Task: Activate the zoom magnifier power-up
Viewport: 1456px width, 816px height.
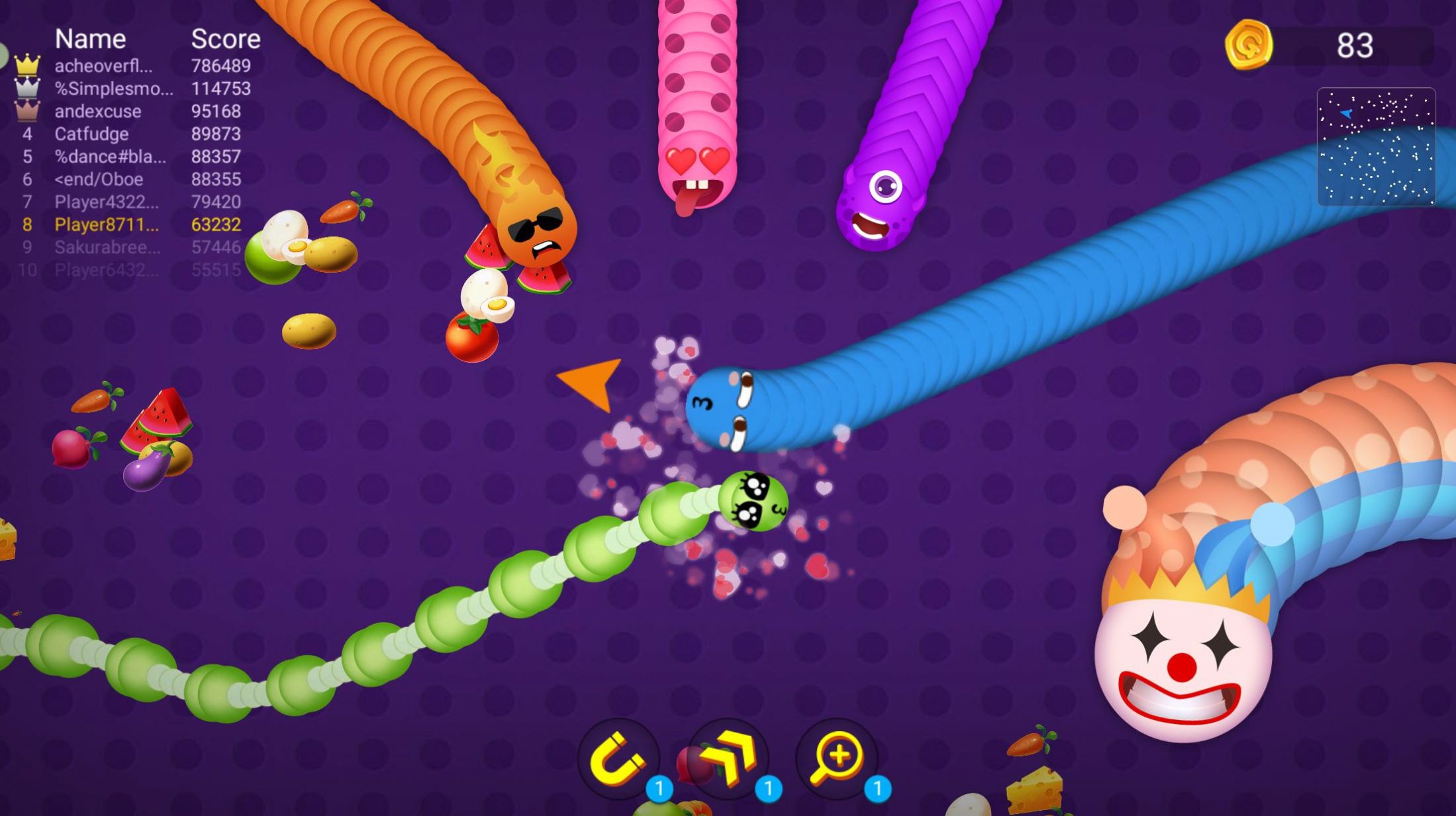Action: 837,758
